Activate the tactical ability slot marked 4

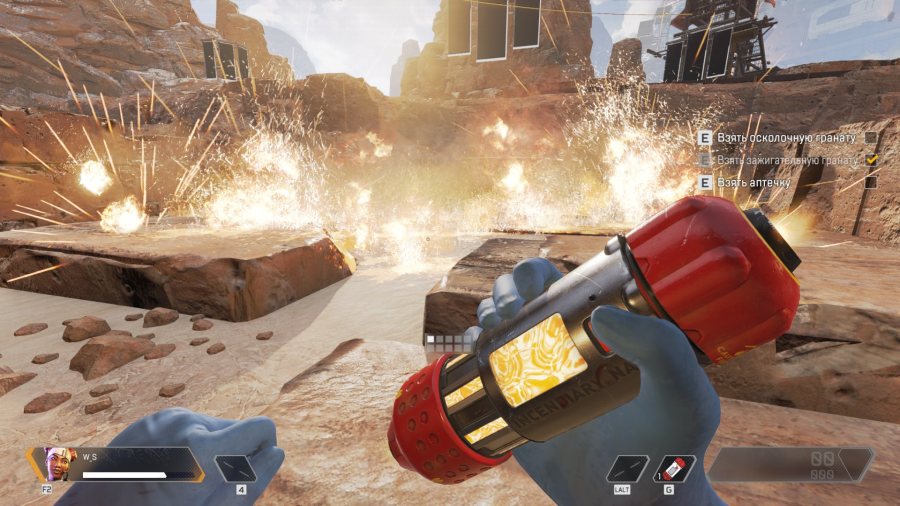(236, 468)
